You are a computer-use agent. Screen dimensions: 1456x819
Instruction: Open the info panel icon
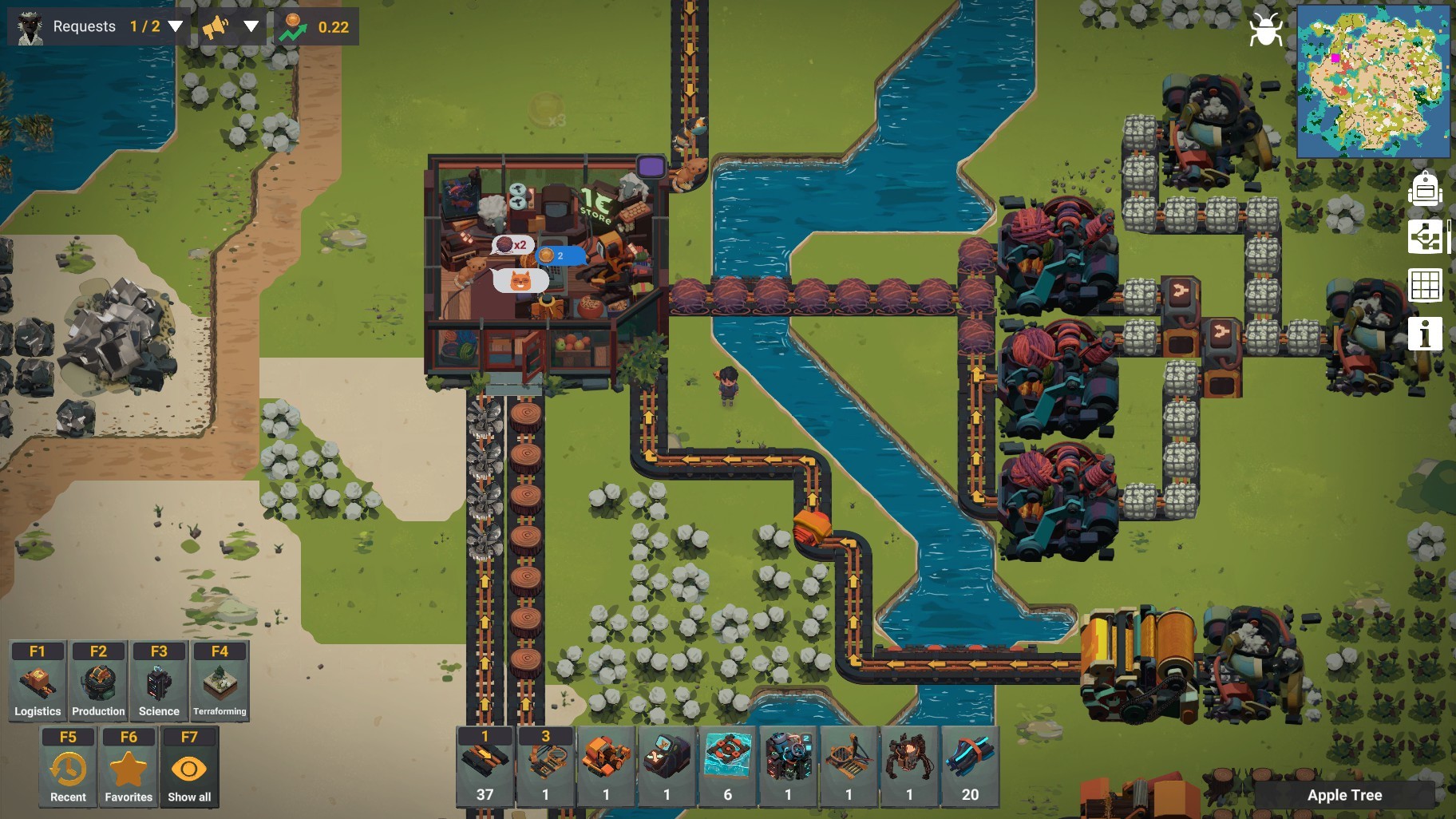tap(1425, 333)
